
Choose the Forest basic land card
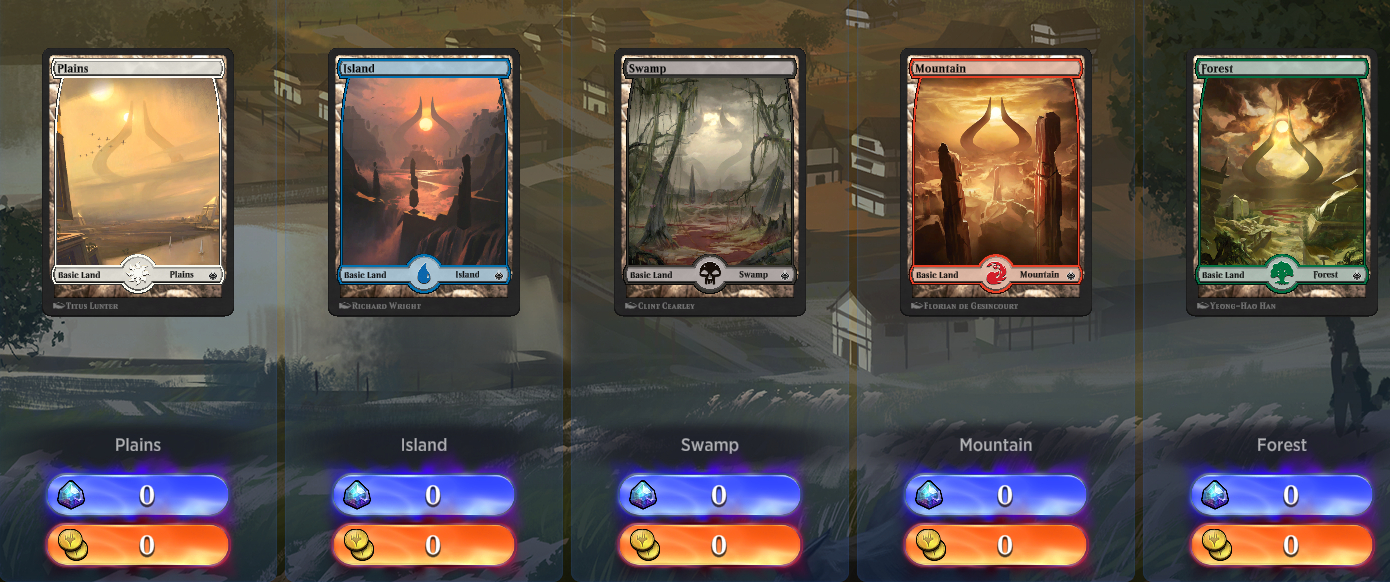(1282, 180)
